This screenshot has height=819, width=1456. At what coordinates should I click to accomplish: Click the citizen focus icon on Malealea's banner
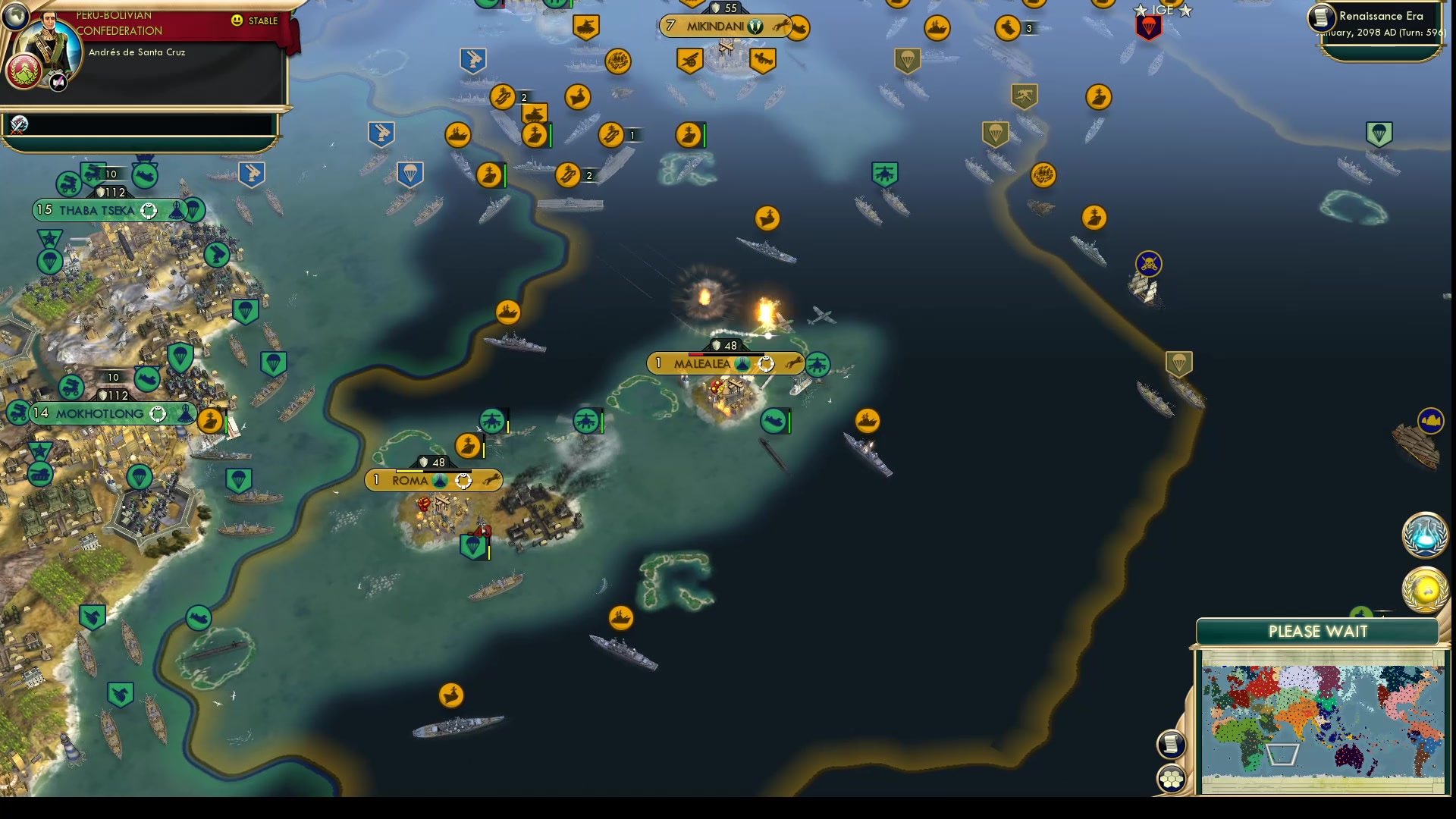pyautogui.click(x=767, y=363)
